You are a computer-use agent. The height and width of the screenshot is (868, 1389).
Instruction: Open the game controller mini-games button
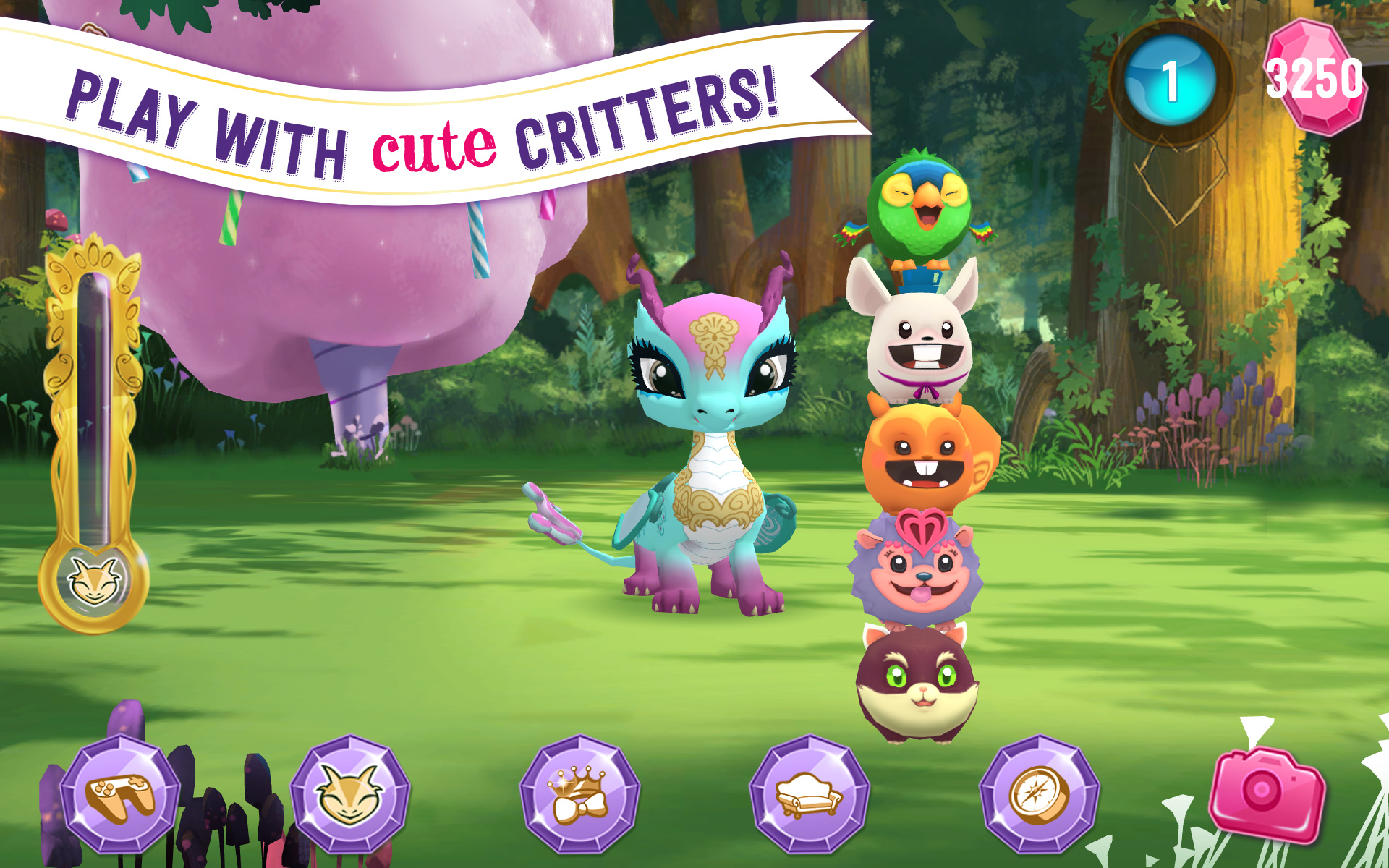tap(120, 794)
